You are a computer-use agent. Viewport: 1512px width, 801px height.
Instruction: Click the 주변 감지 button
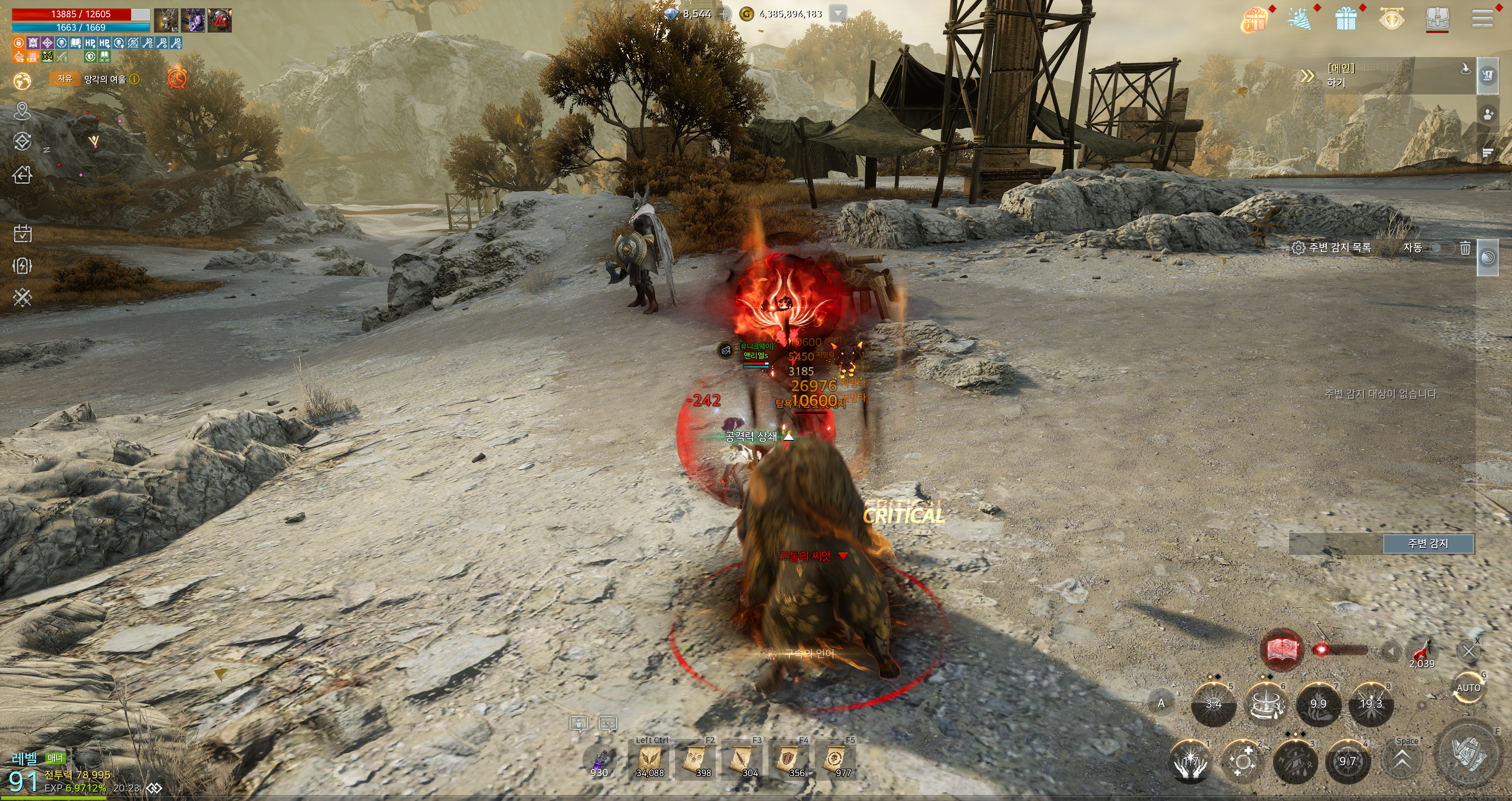coord(1427,544)
